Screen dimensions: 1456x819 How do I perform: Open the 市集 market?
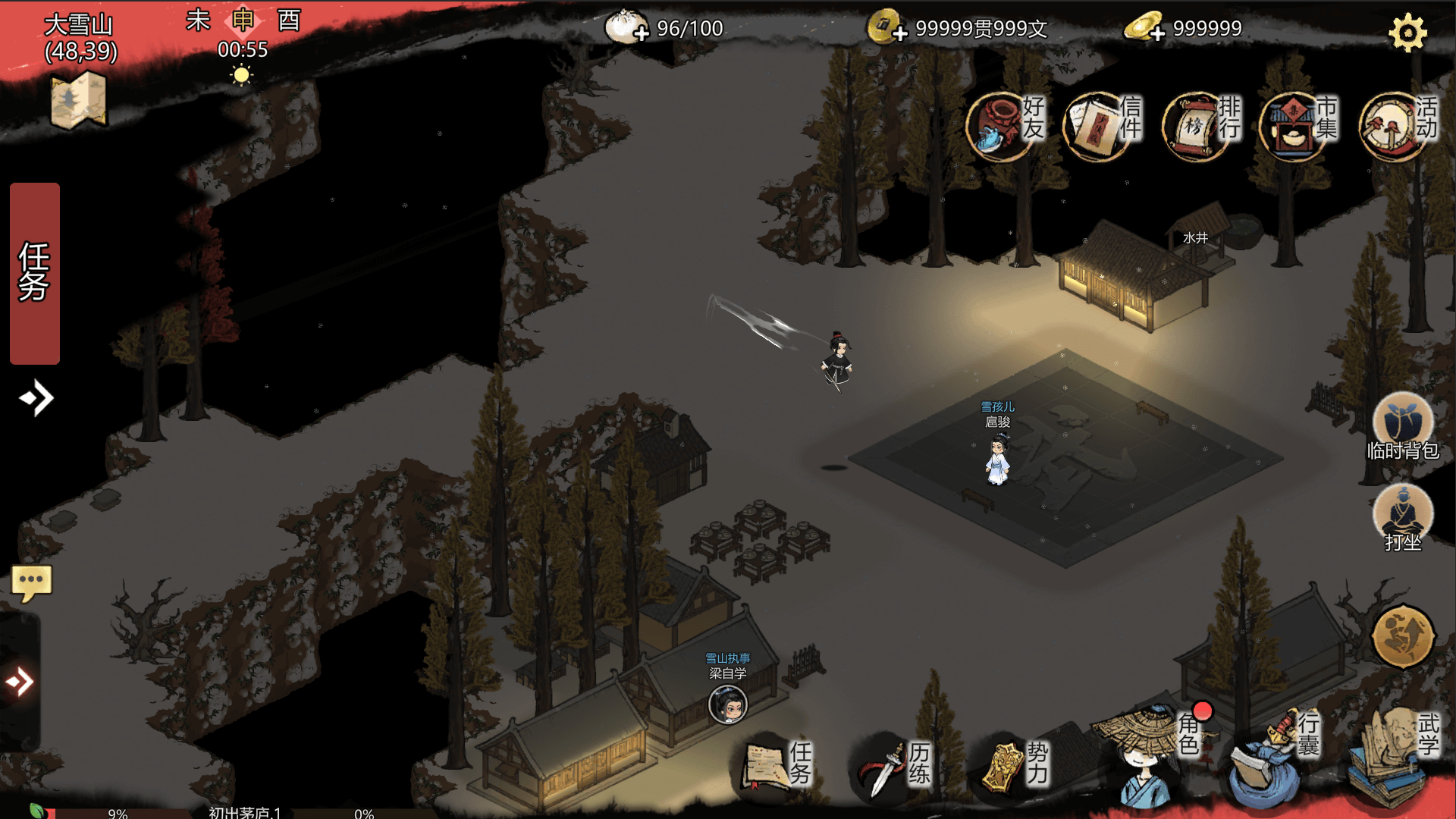tap(1298, 124)
